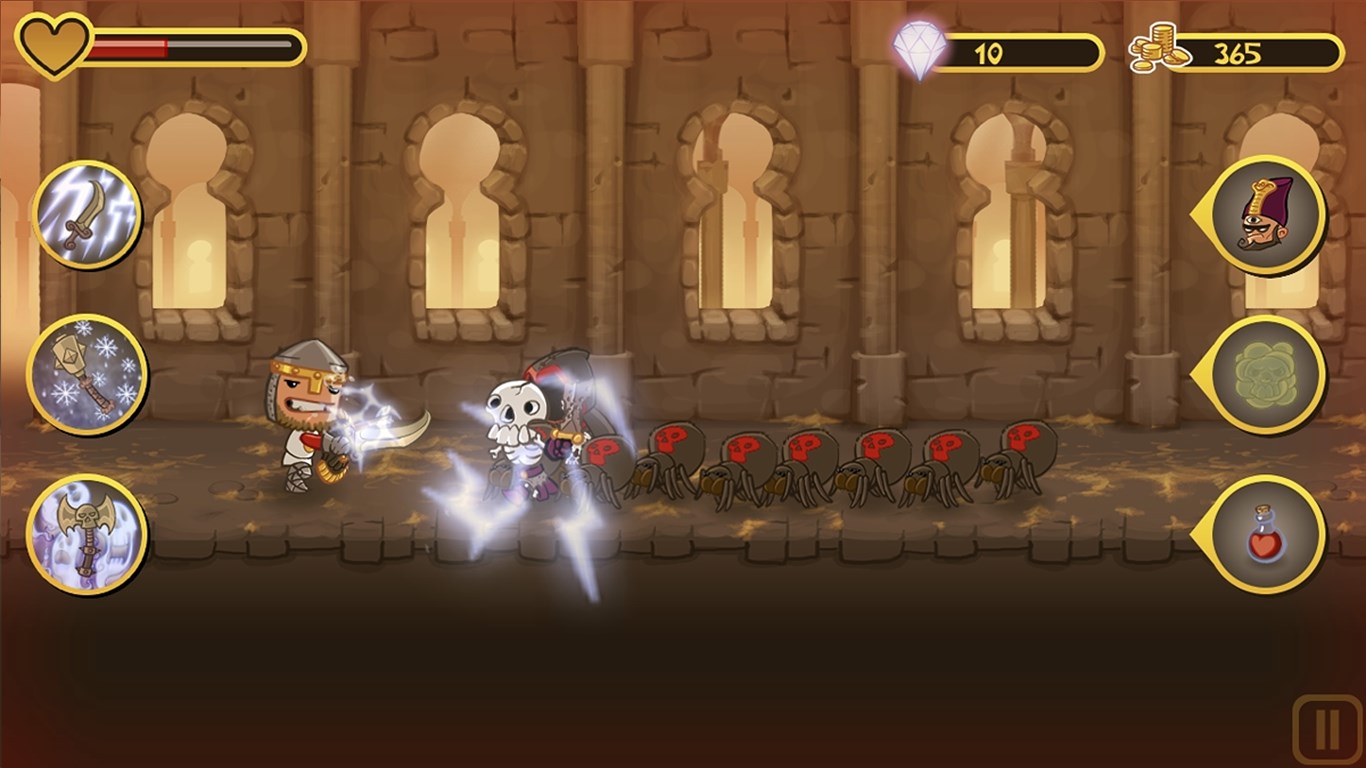This screenshot has width=1366, height=768.
Task: Pause the game
Action: 1327,730
